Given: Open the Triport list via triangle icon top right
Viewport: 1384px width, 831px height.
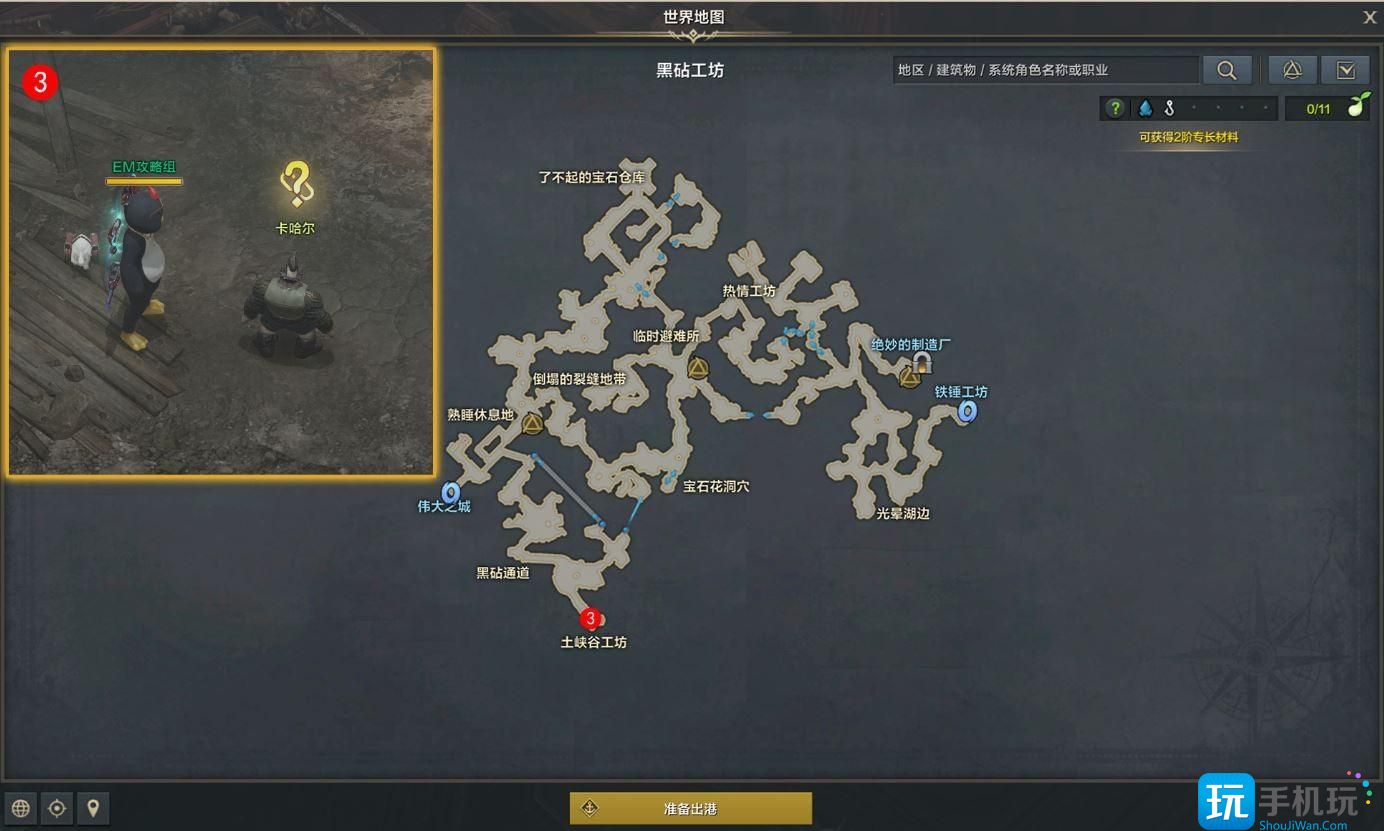Looking at the screenshot, I should (x=1292, y=70).
